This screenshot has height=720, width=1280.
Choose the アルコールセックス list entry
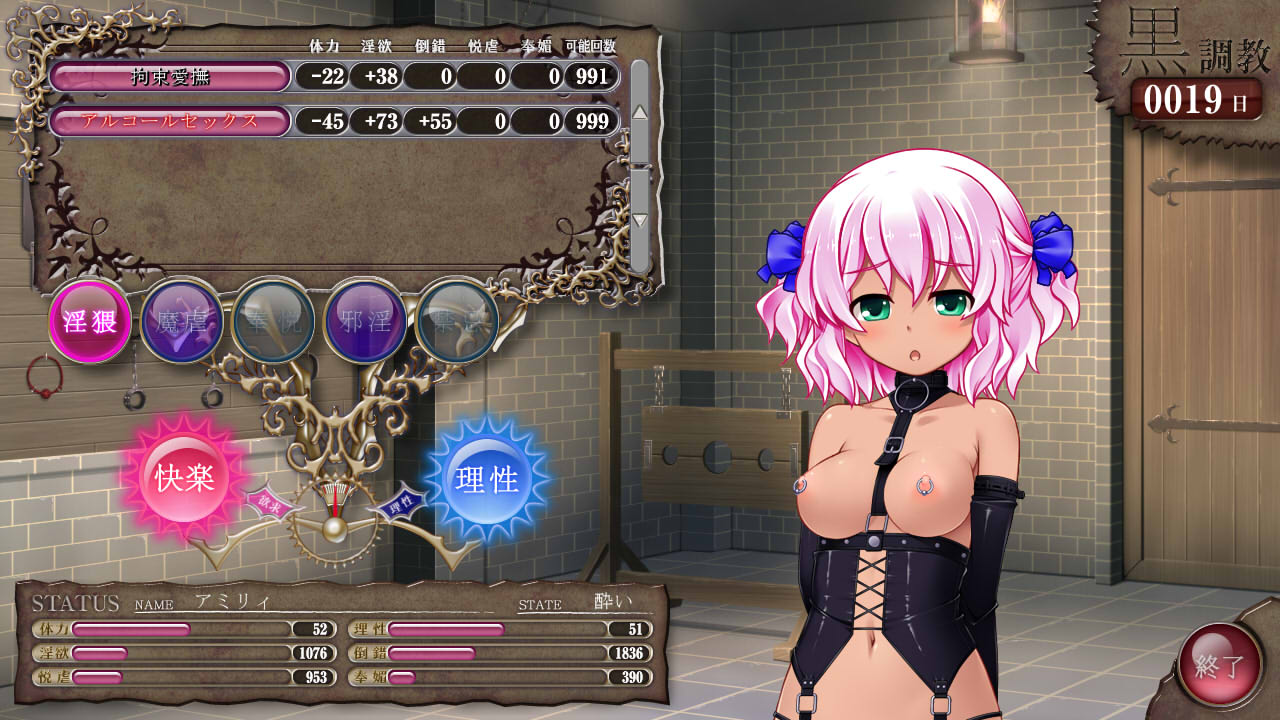(170, 121)
